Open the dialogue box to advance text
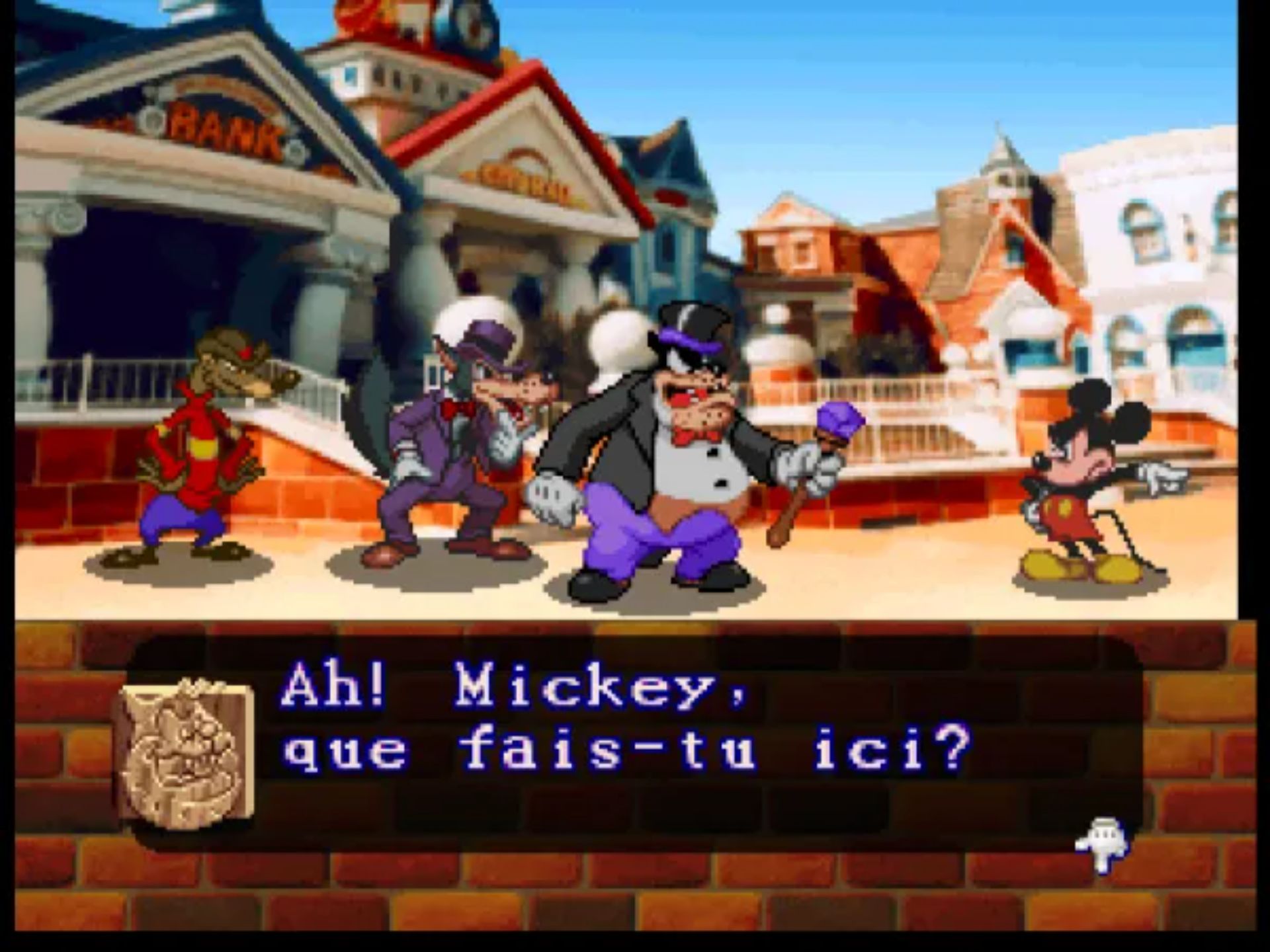The height and width of the screenshot is (952, 1270). click(595, 734)
